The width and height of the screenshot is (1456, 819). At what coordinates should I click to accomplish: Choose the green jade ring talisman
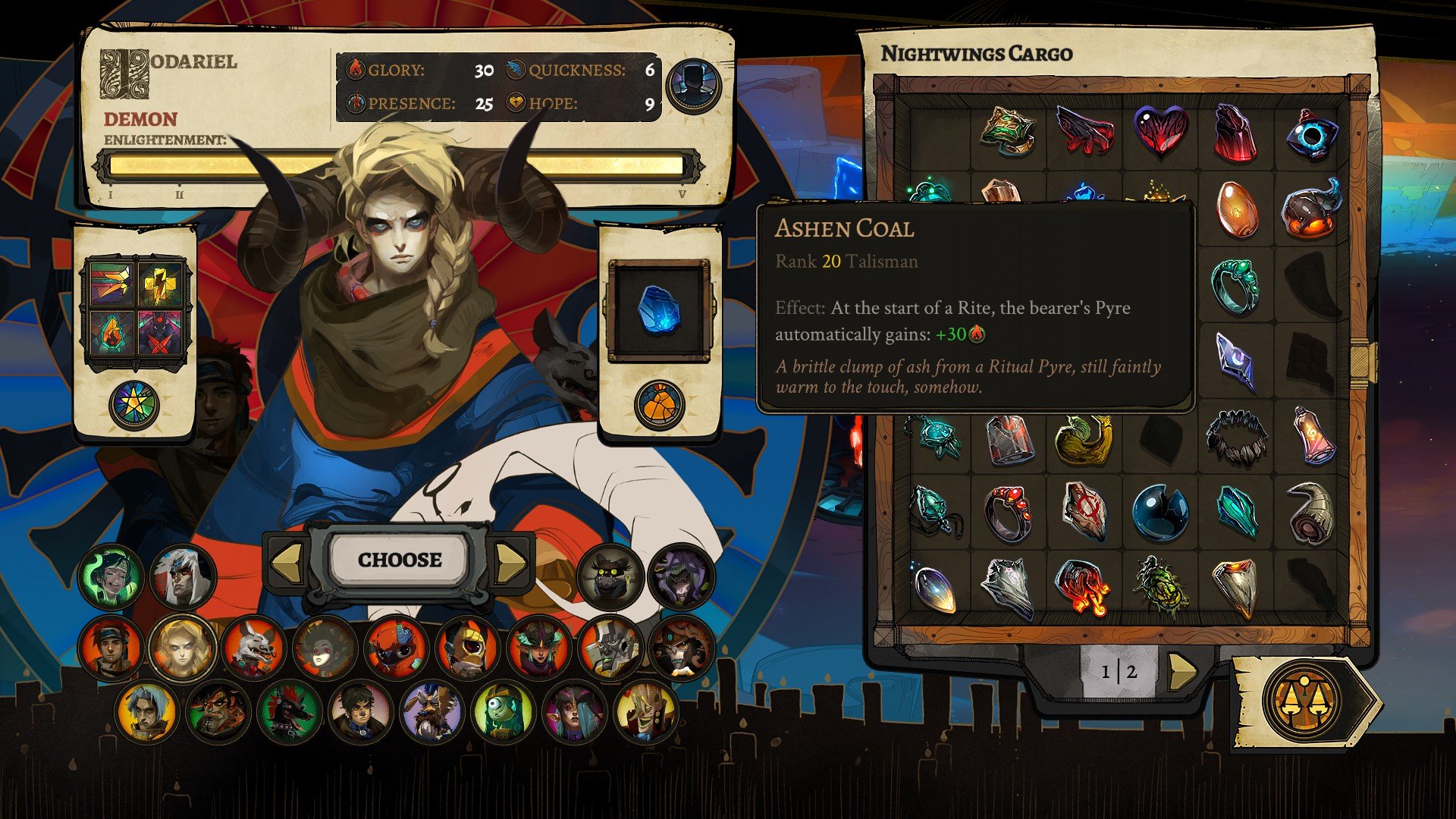(1235, 285)
